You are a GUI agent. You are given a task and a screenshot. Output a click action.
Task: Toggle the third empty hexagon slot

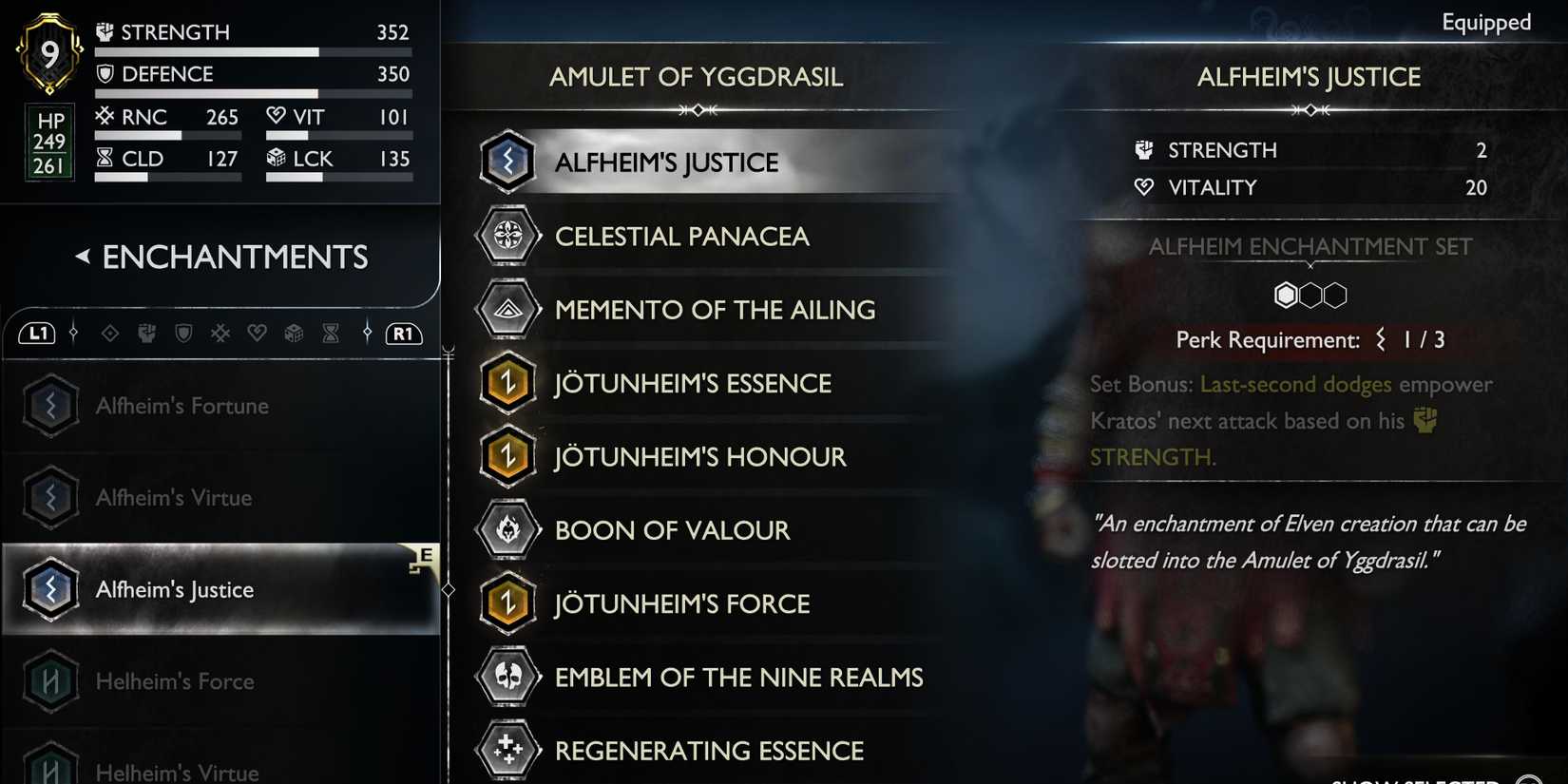1335,295
